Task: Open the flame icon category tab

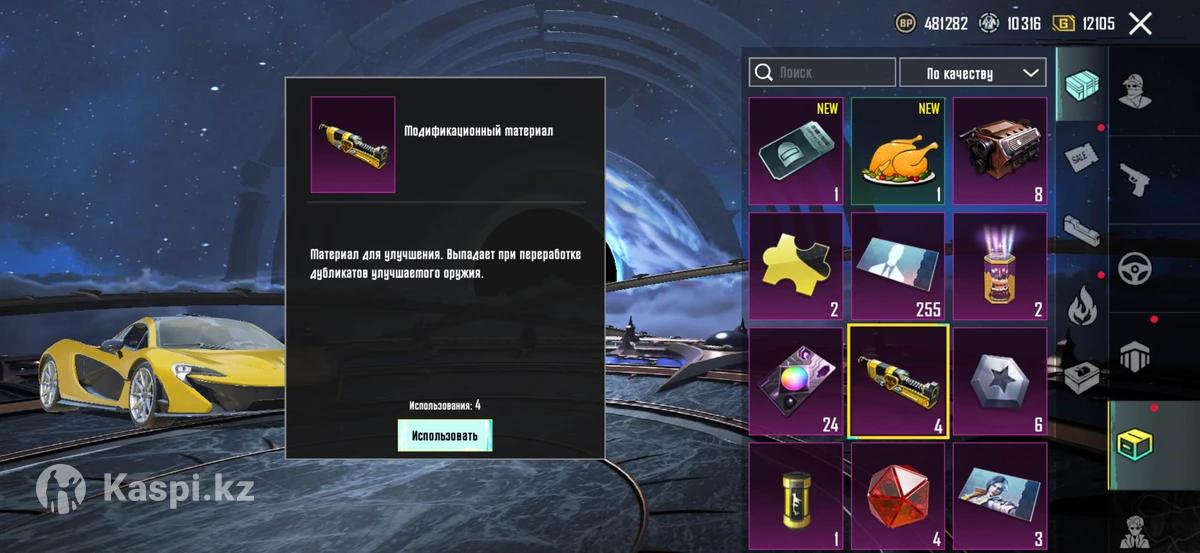Action: (1082, 306)
